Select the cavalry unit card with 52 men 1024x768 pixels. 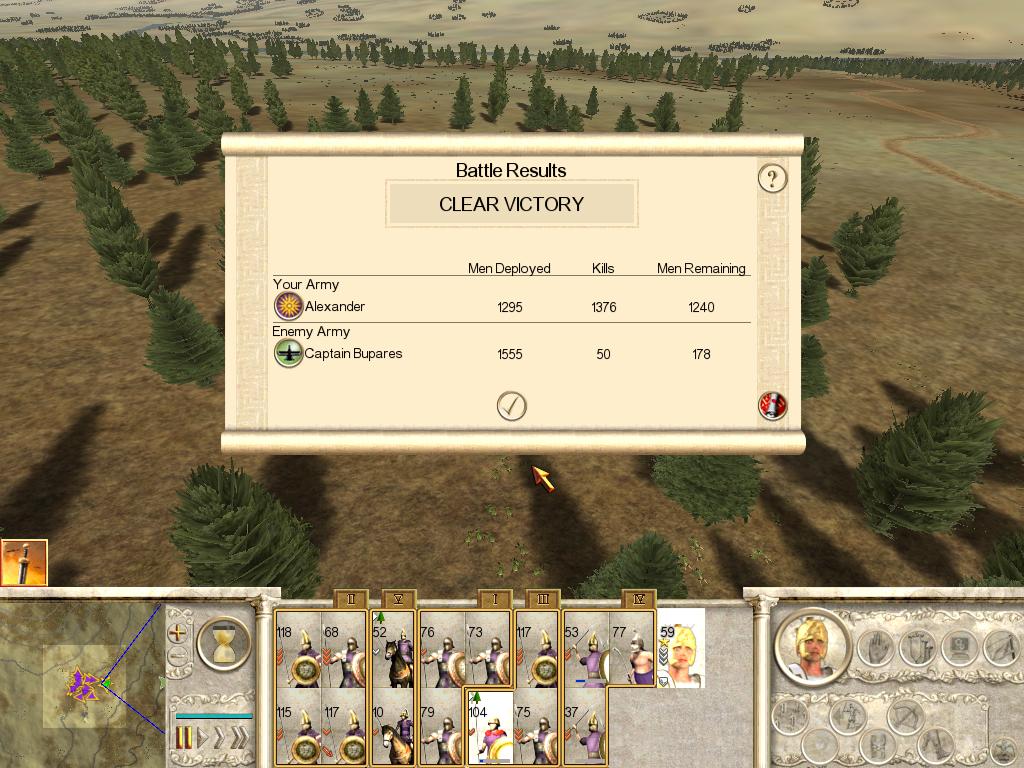click(393, 648)
